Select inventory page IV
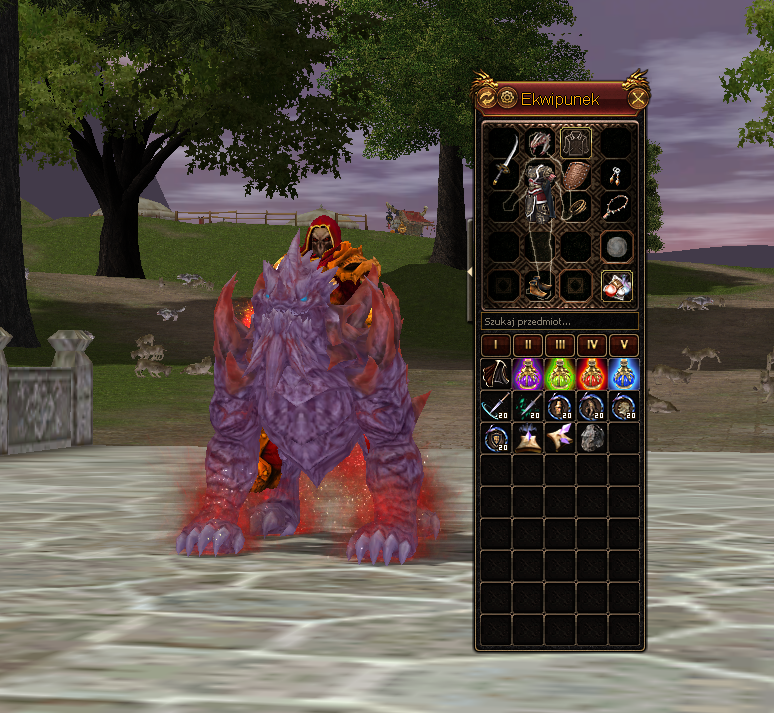This screenshot has width=774, height=713. [x=592, y=346]
